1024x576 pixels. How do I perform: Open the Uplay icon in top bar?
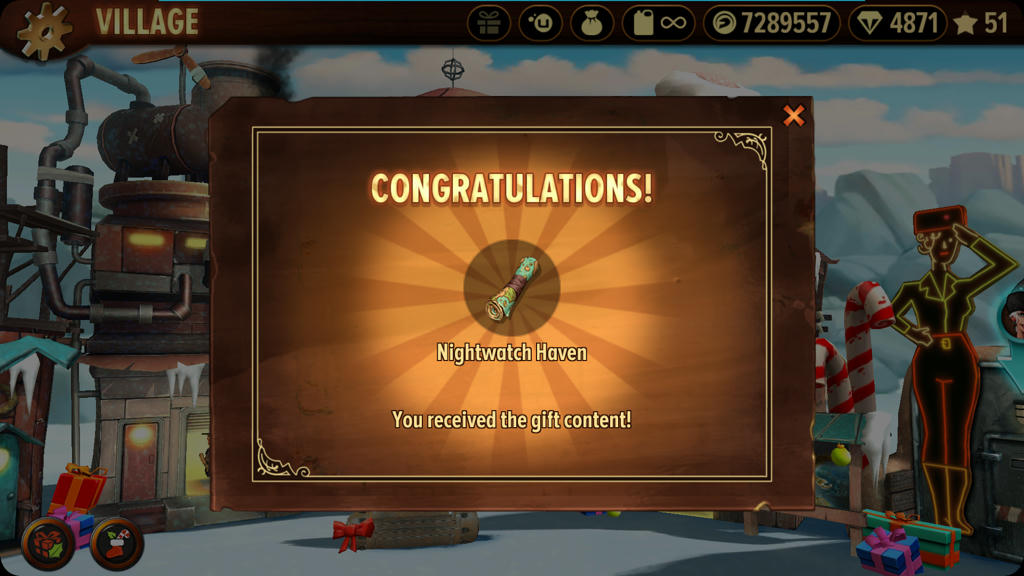click(540, 23)
